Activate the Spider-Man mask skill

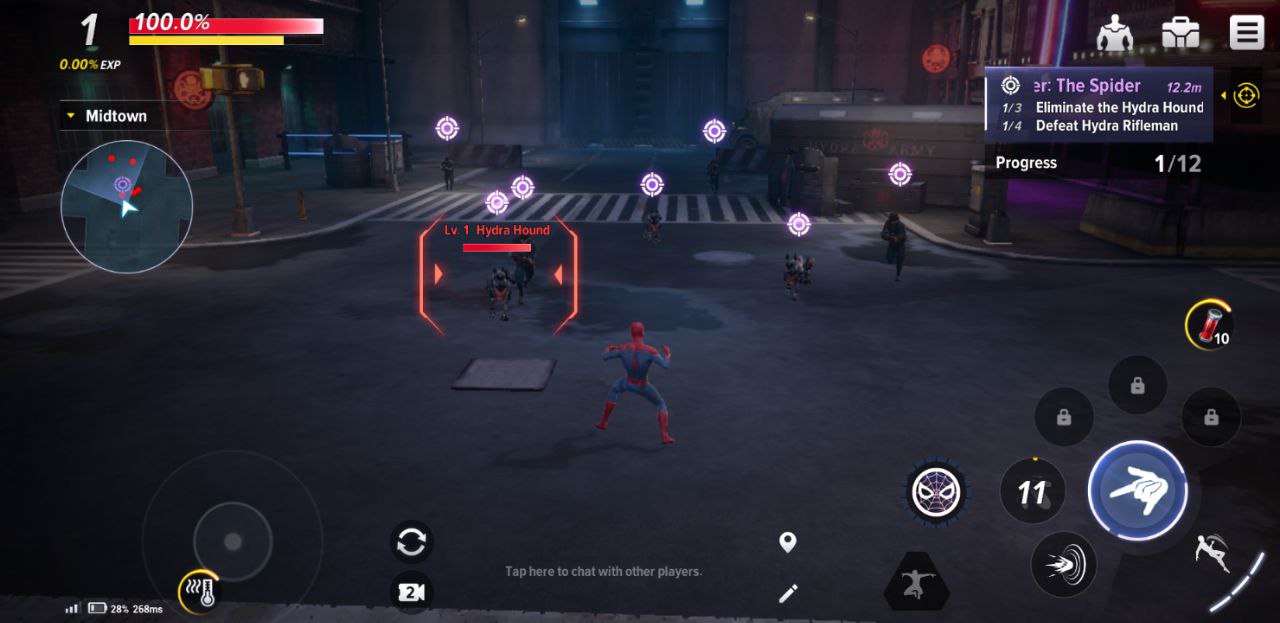936,491
